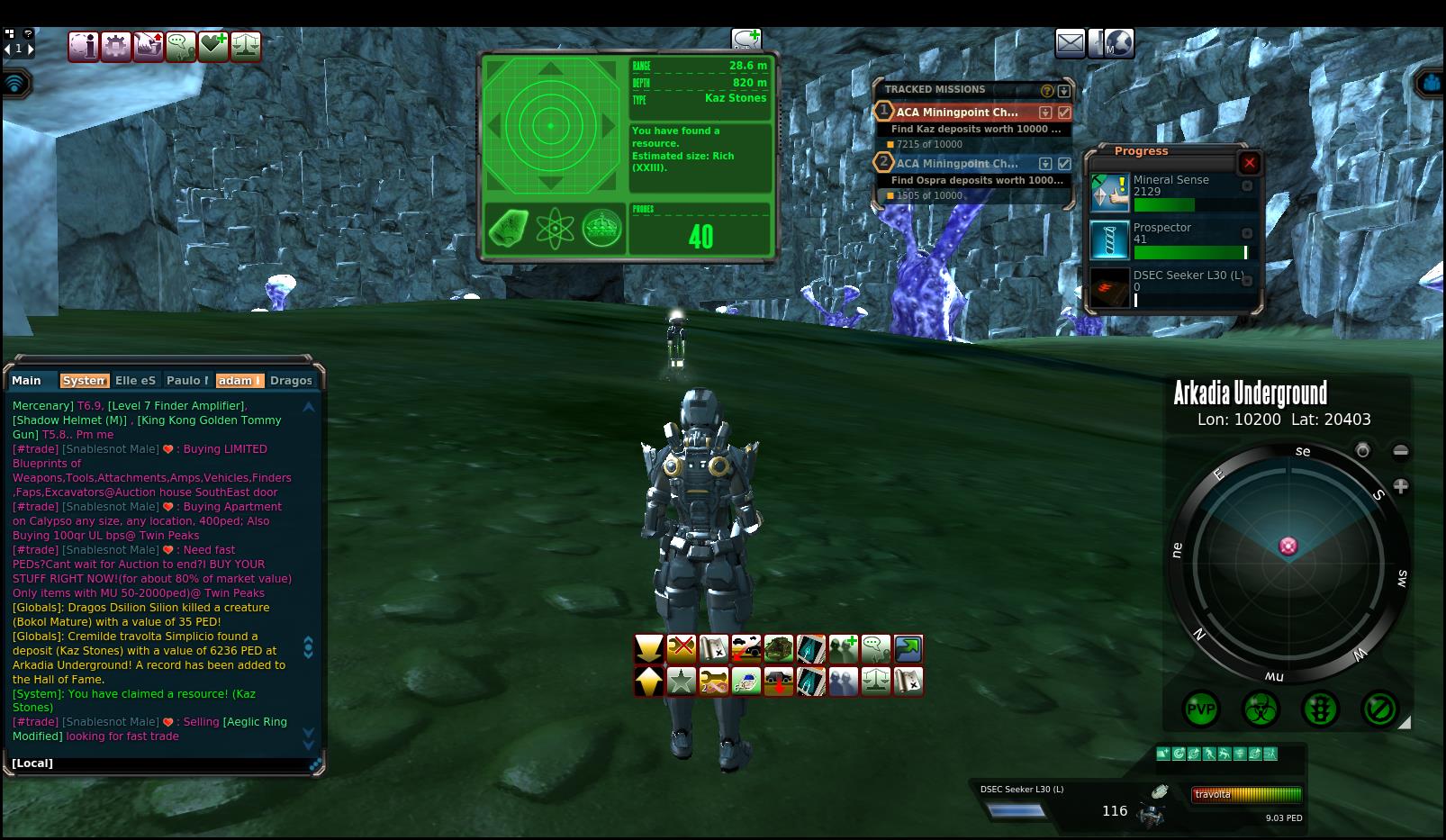Click the blue and green arrow hotbar icon
Image resolution: width=1446 pixels, height=840 pixels.
coord(908,648)
